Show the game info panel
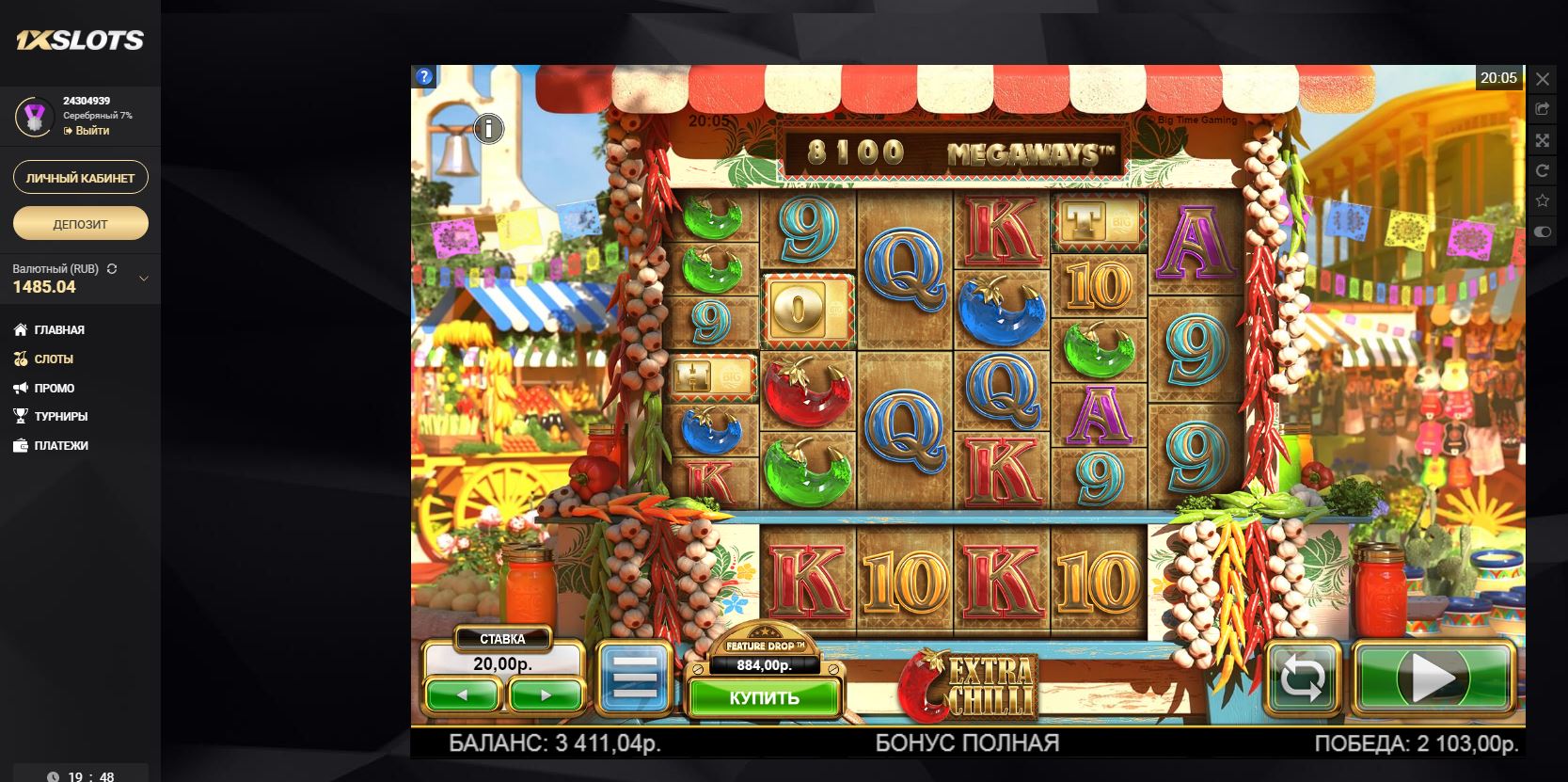The width and height of the screenshot is (1568, 782). point(488,128)
